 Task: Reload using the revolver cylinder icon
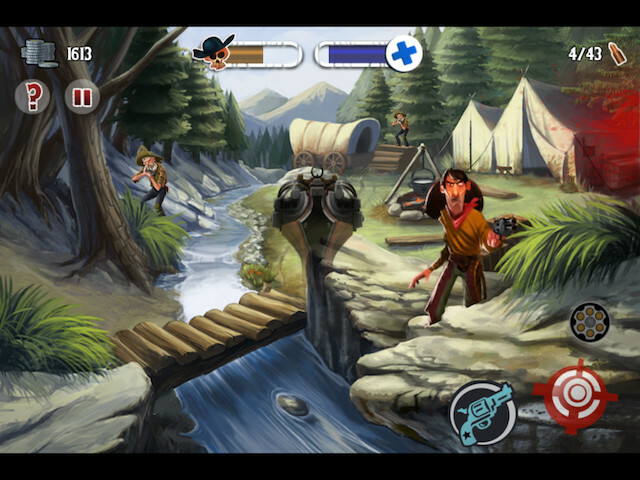589,322
